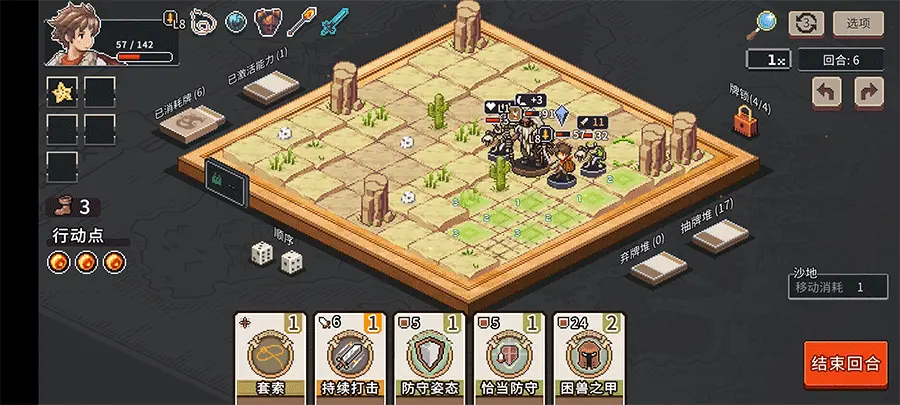
Task: Click the 牌锁 card lock
Action: click(x=744, y=121)
